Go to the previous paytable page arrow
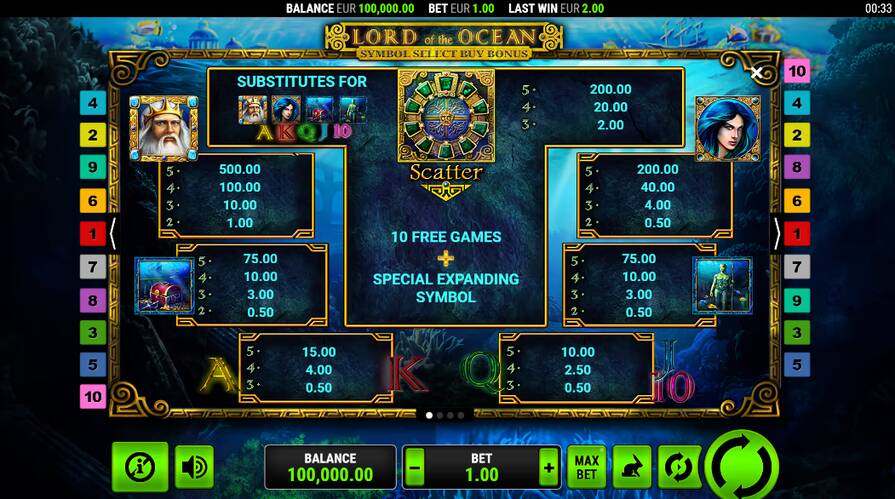895x499 pixels. pos(113,234)
